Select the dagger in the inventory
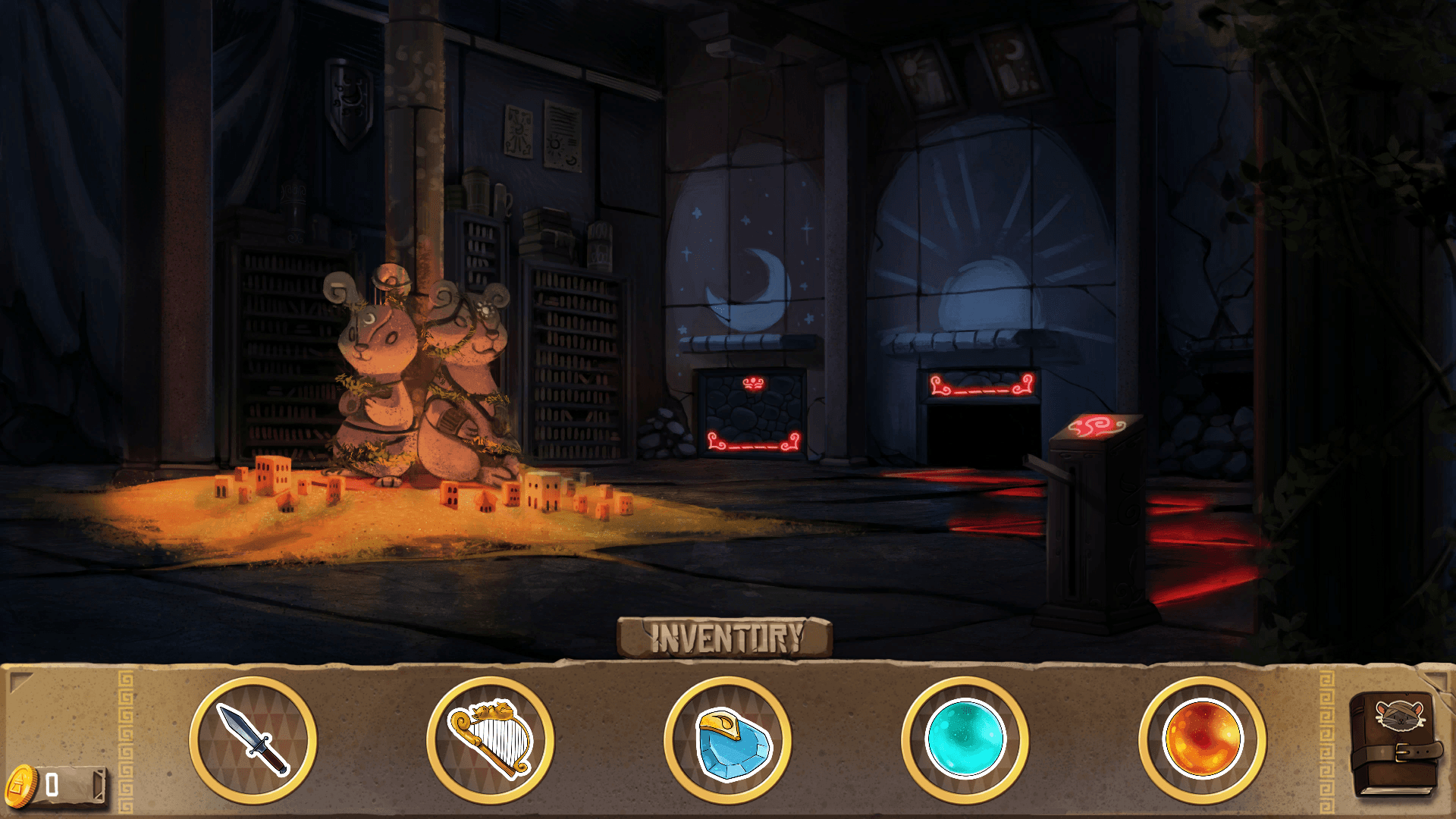The width and height of the screenshot is (1456, 819). click(253, 739)
